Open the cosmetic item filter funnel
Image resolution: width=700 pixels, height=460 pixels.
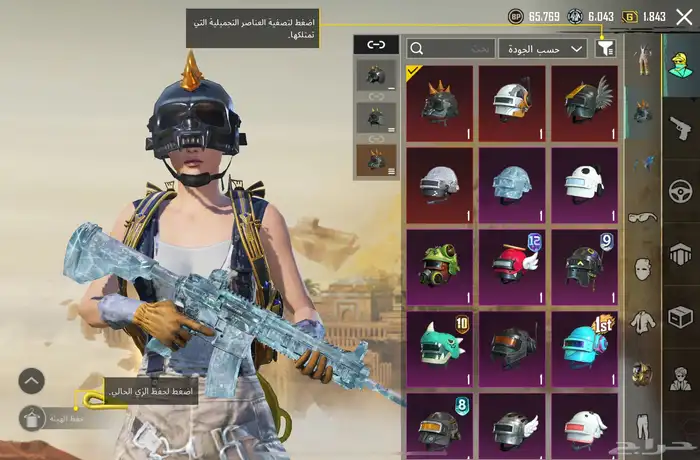click(x=605, y=48)
